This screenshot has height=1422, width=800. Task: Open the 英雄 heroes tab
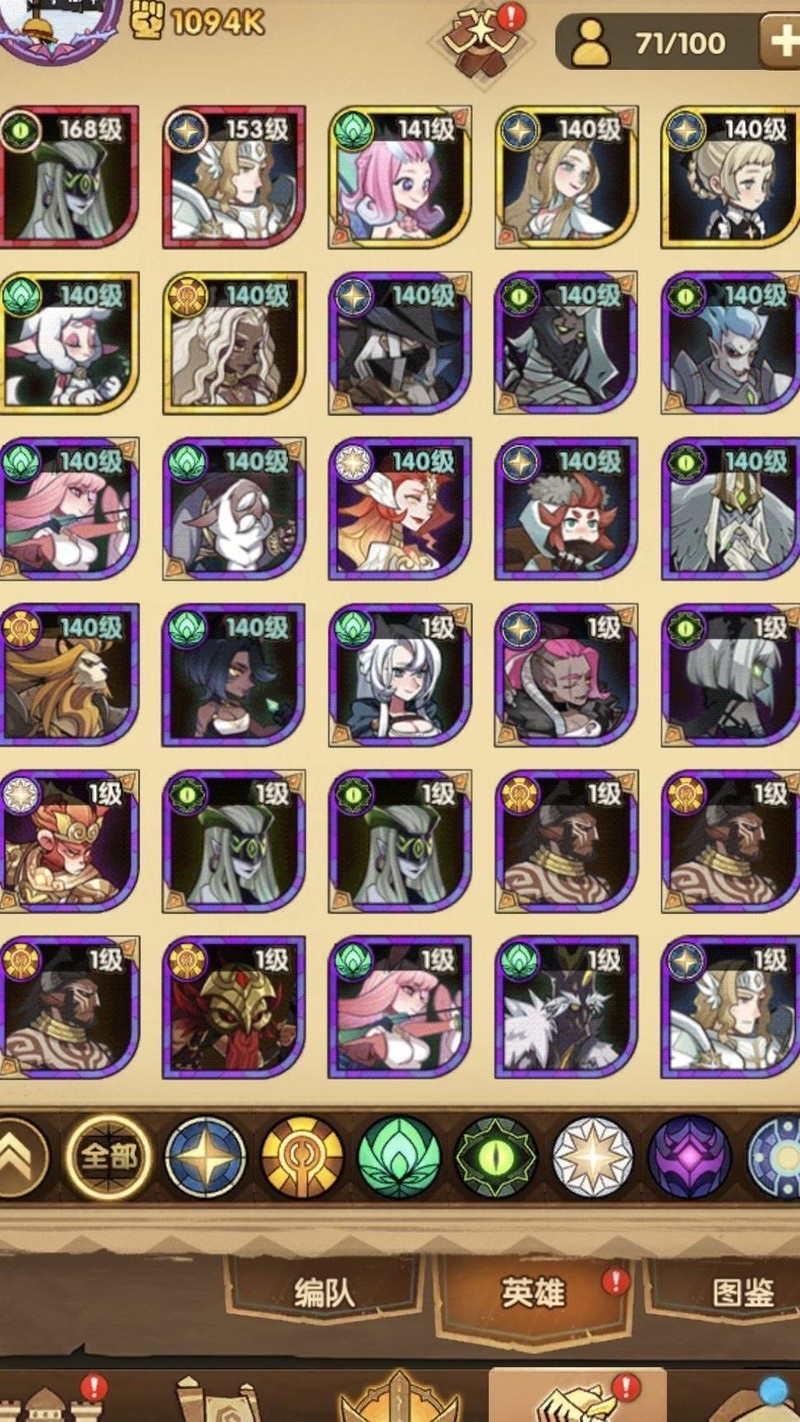(x=533, y=1292)
